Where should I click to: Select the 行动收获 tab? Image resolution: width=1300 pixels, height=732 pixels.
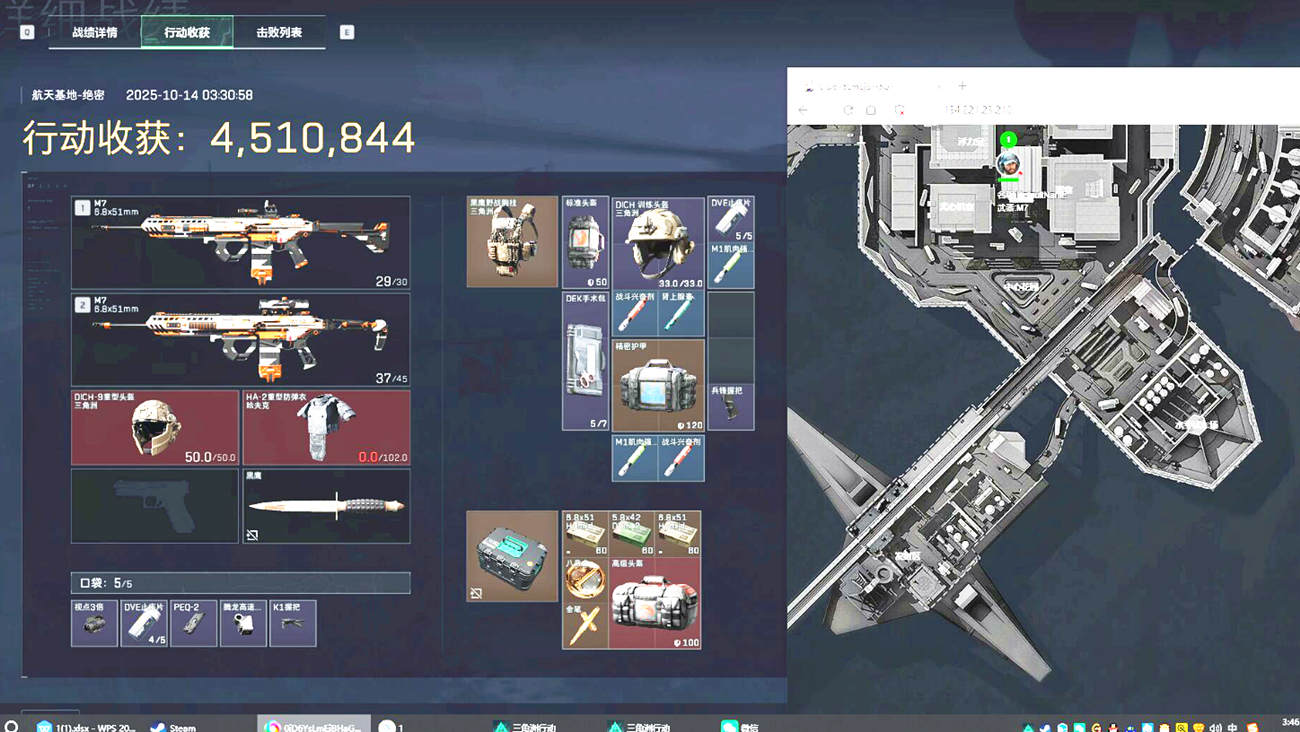click(187, 32)
